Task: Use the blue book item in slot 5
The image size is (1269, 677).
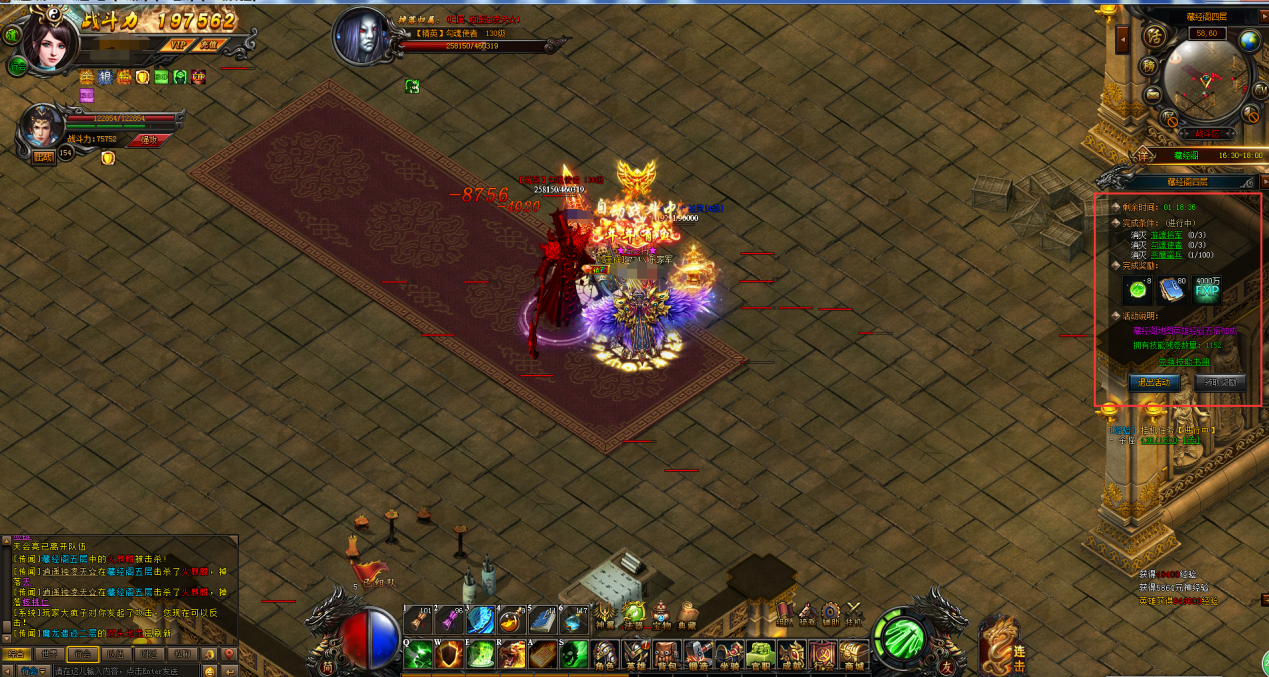Action: tap(543, 620)
